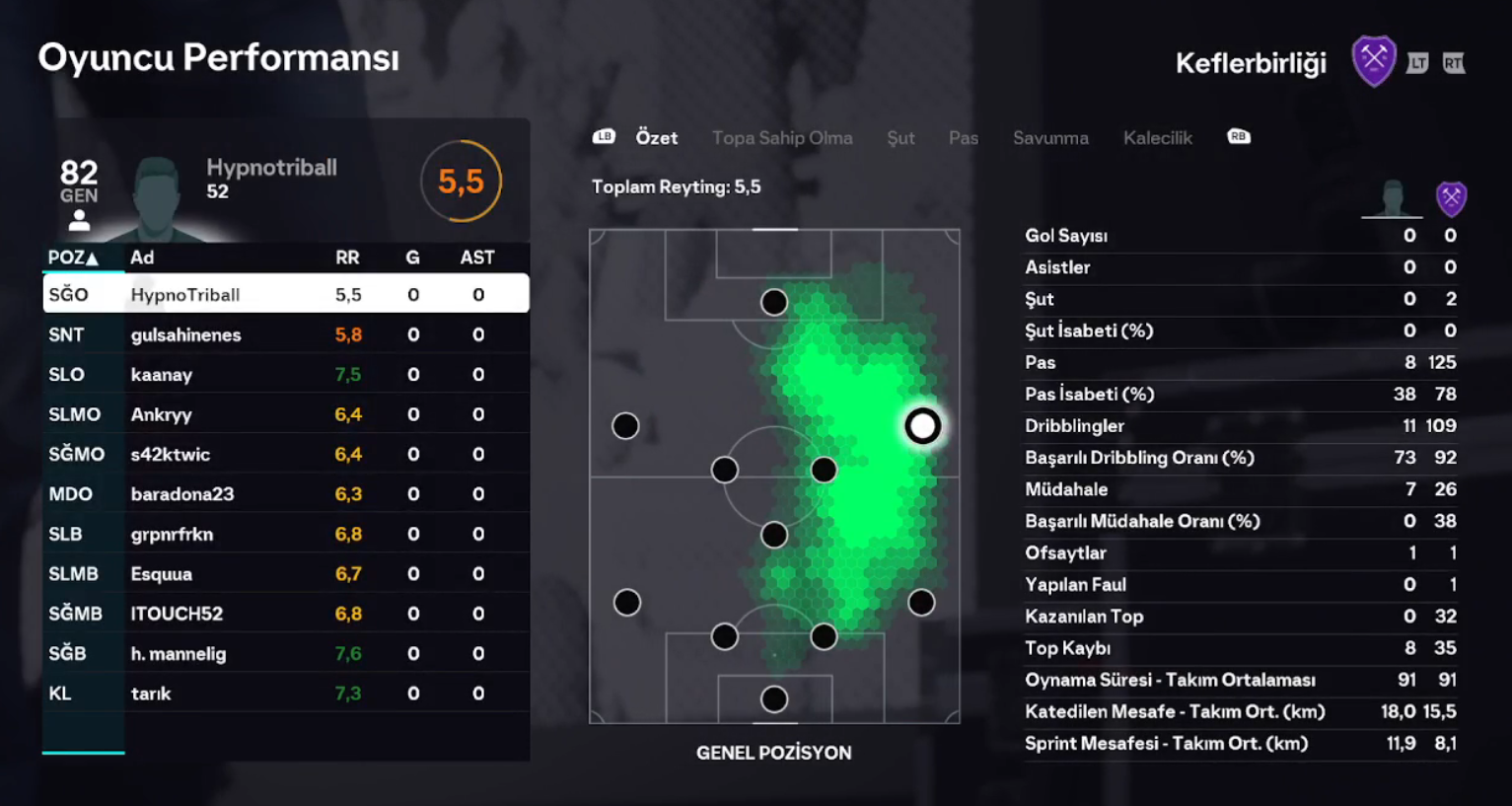Show the Şut statistics tab
The image size is (1512, 806).
coord(900,138)
